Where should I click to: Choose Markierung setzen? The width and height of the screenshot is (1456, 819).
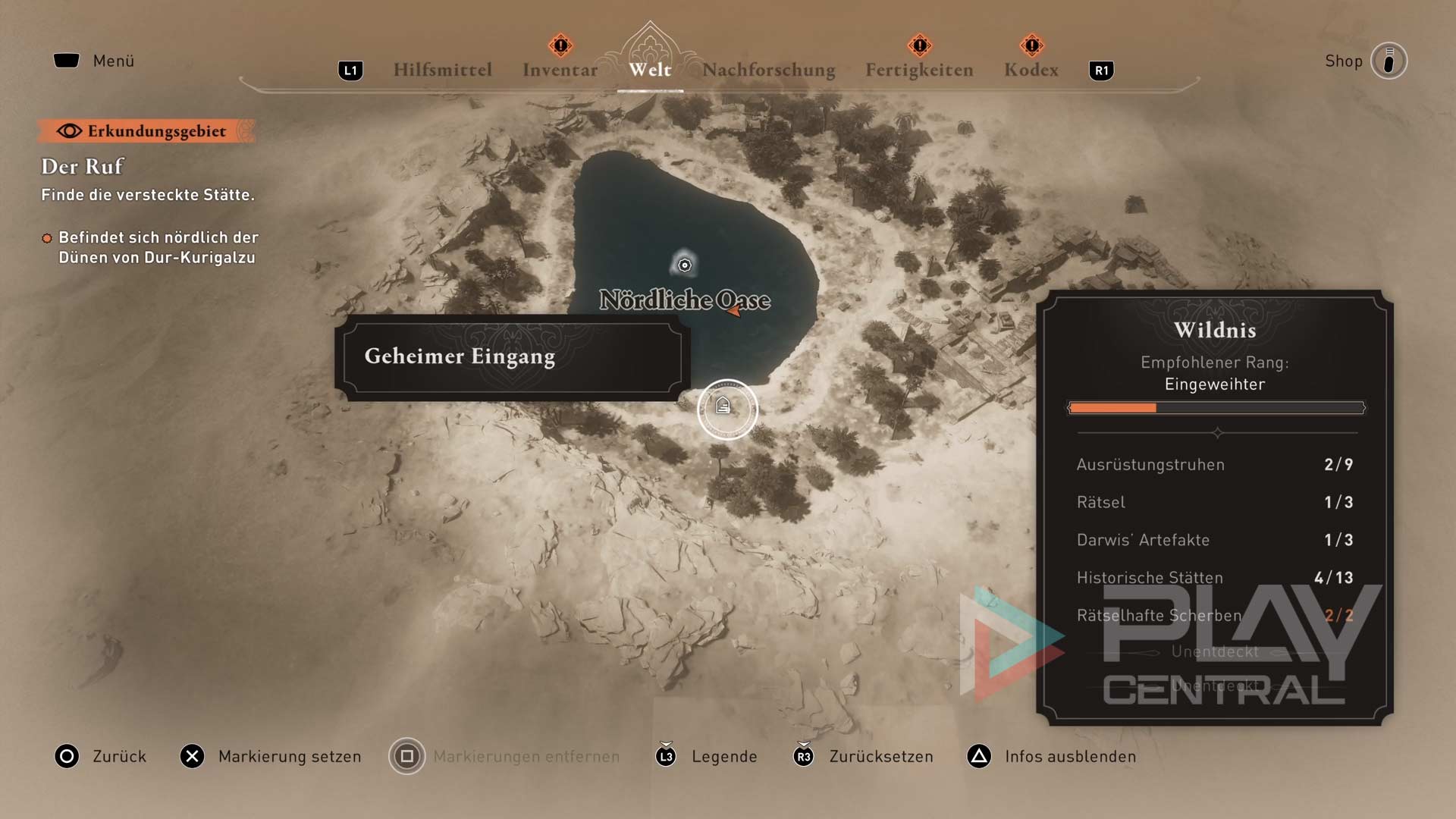tap(270, 756)
